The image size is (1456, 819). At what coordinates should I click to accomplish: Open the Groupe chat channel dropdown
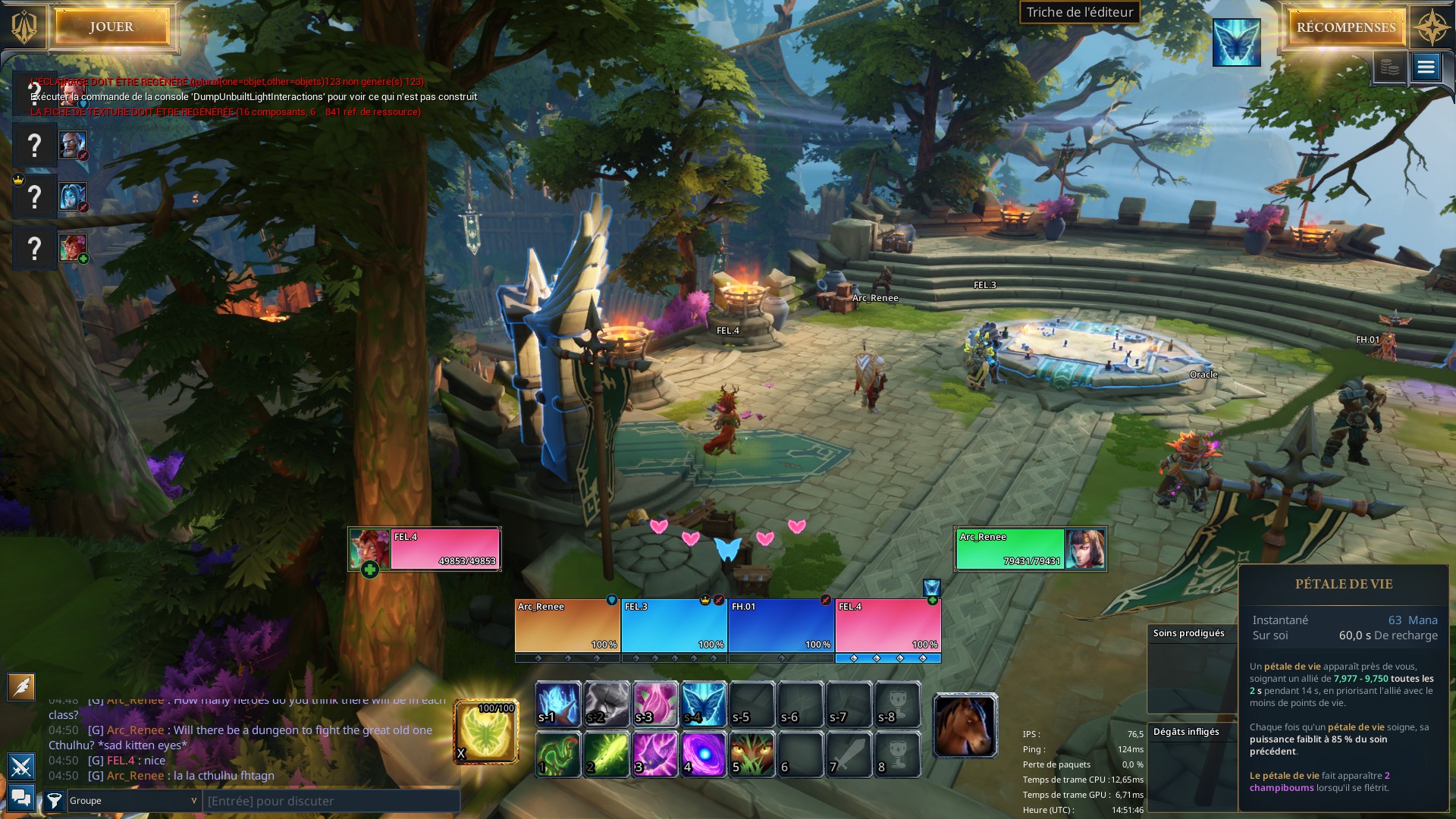point(133,801)
